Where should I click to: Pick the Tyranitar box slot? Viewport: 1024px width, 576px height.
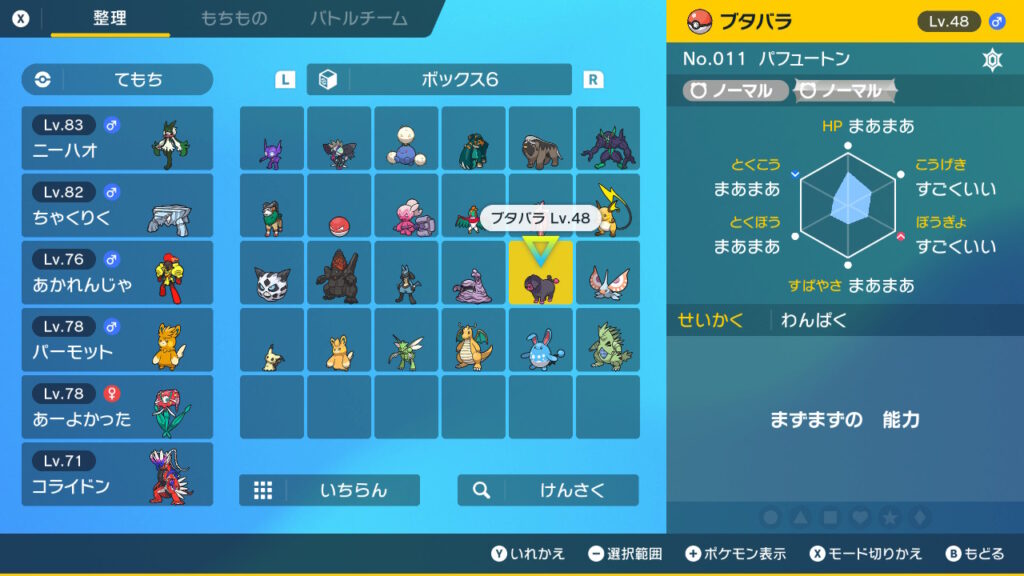608,340
